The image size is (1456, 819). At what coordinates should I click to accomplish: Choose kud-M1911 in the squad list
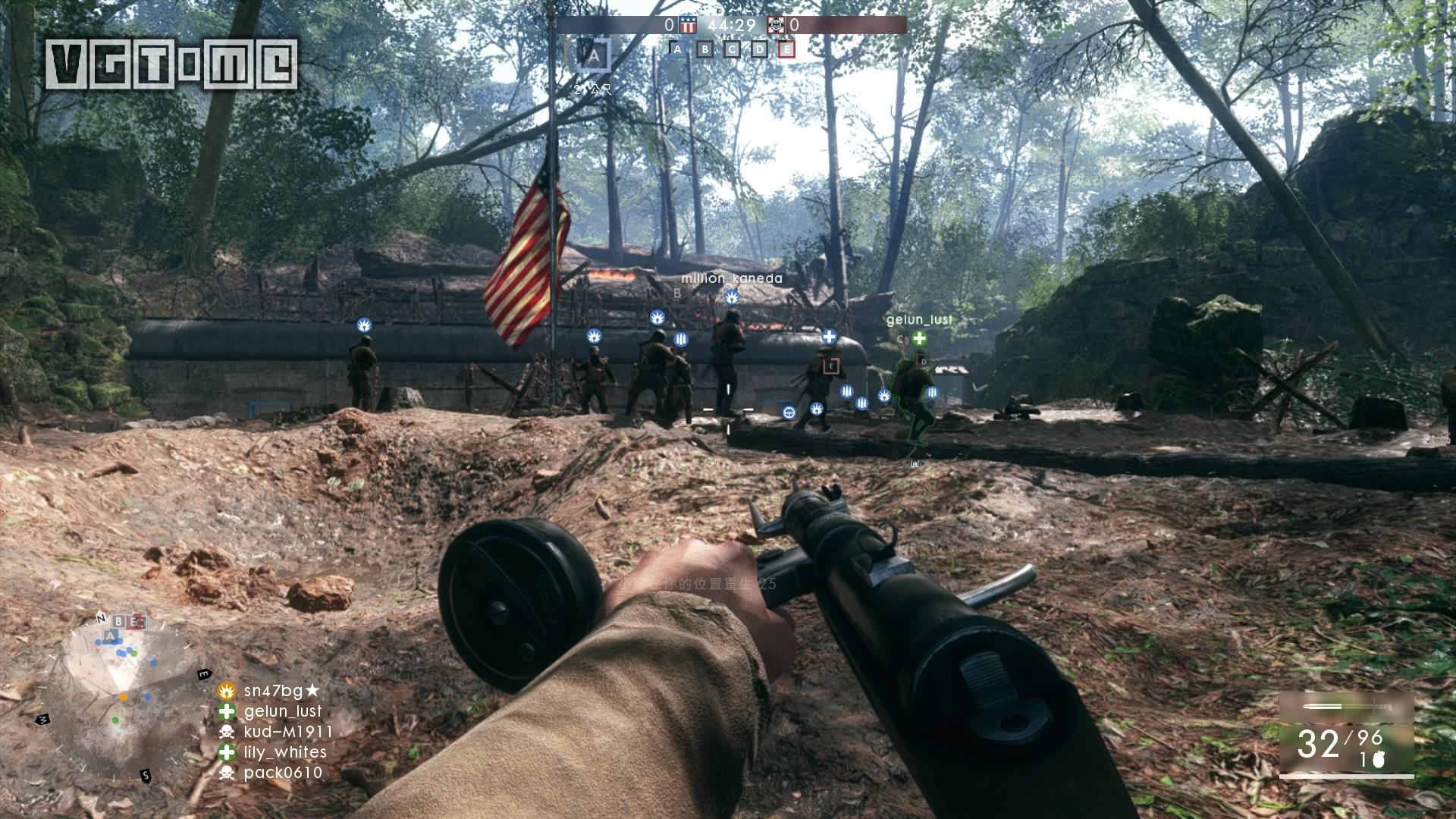288,732
